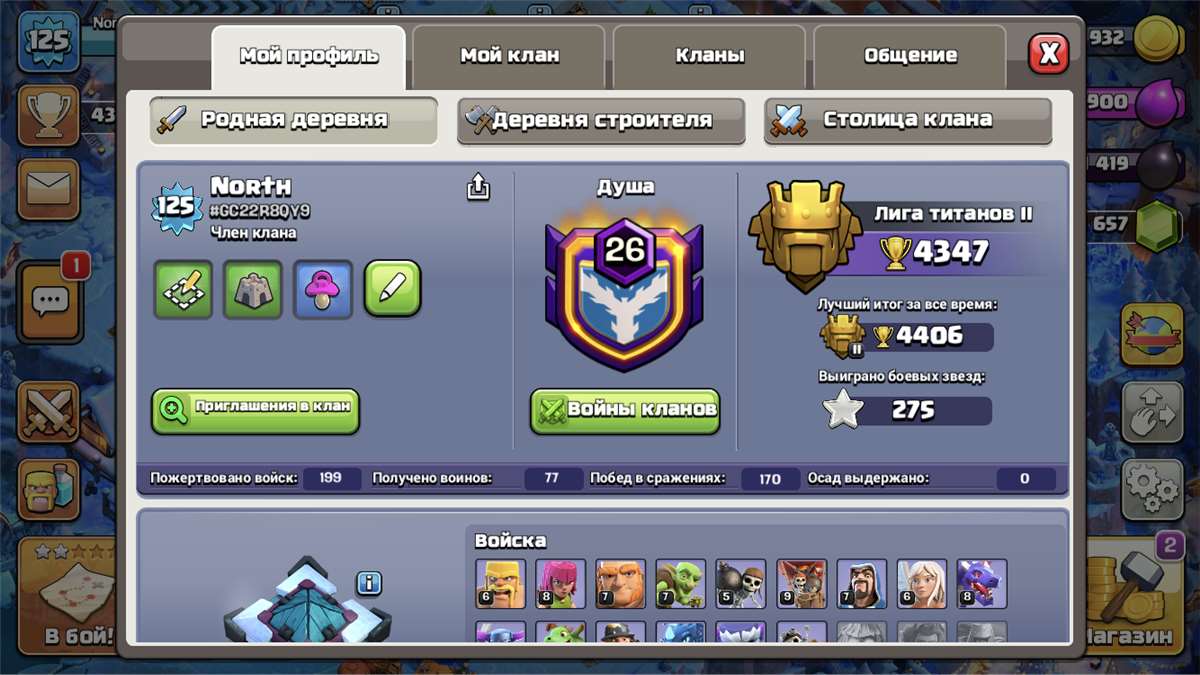Share the North player profile
The height and width of the screenshot is (675, 1200).
(479, 187)
